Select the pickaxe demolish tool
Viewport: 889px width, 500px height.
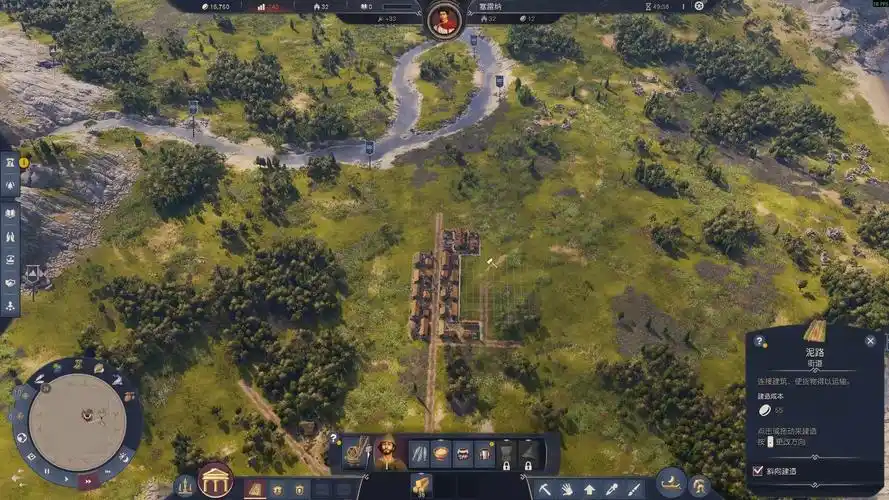(x=545, y=489)
